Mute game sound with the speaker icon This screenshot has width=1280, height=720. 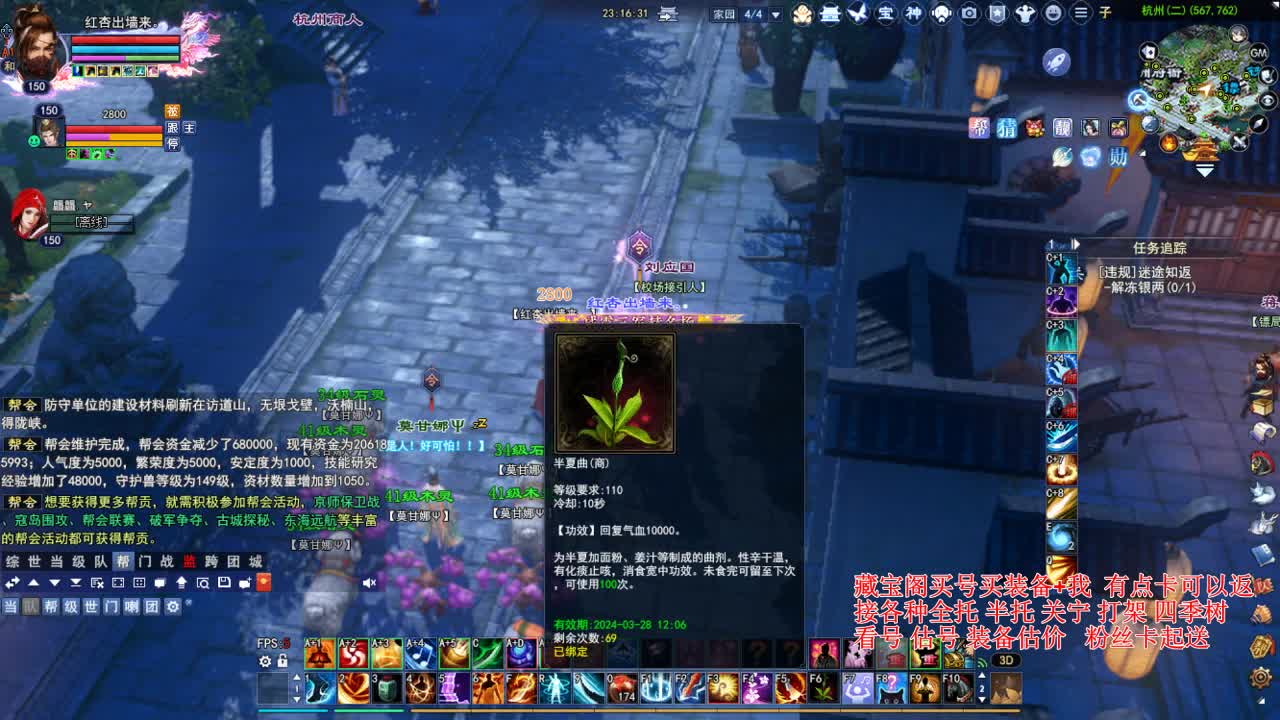point(369,583)
